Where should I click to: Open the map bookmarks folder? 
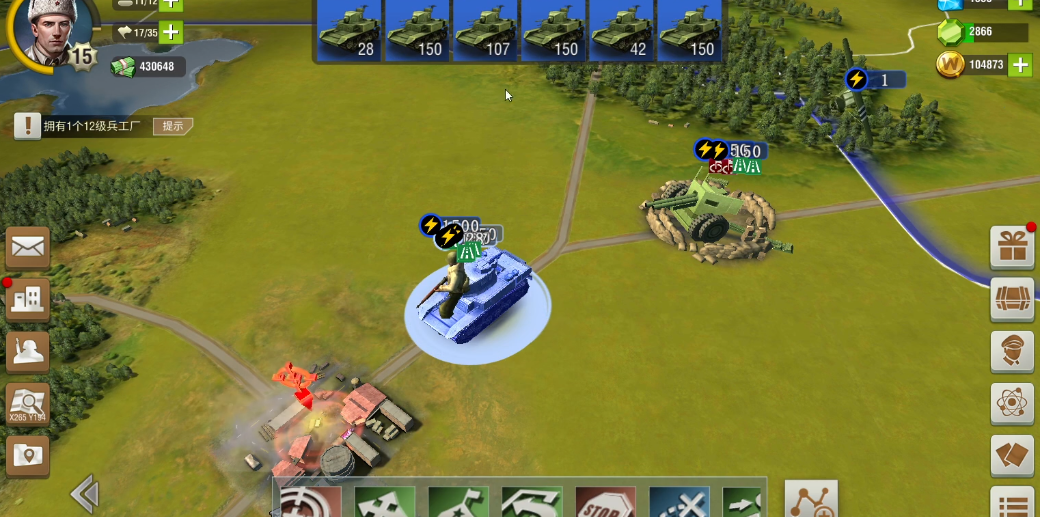[x=28, y=455]
